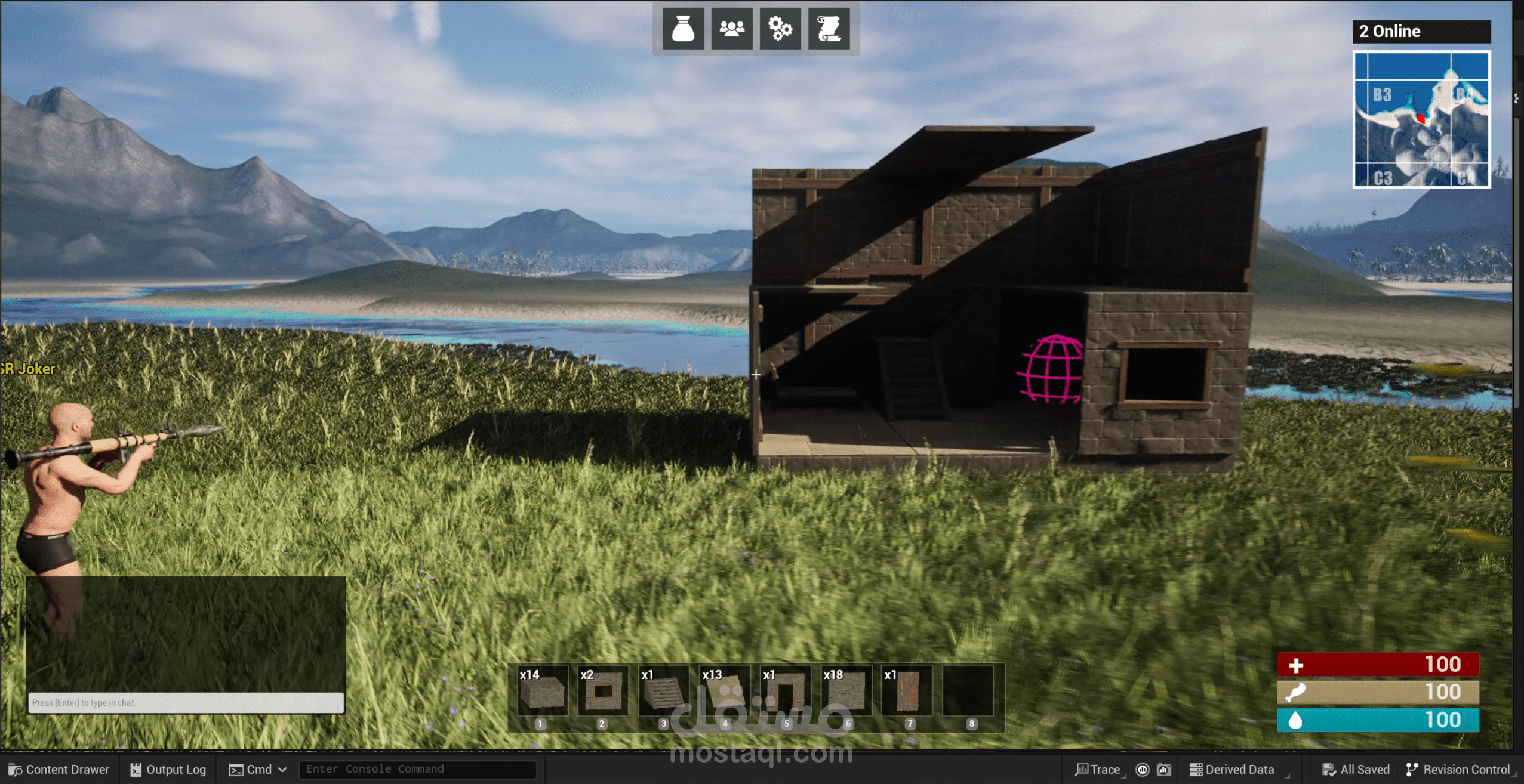Open the gears settings icon
Image resolution: width=1524 pixels, height=784 pixels.
click(x=780, y=28)
